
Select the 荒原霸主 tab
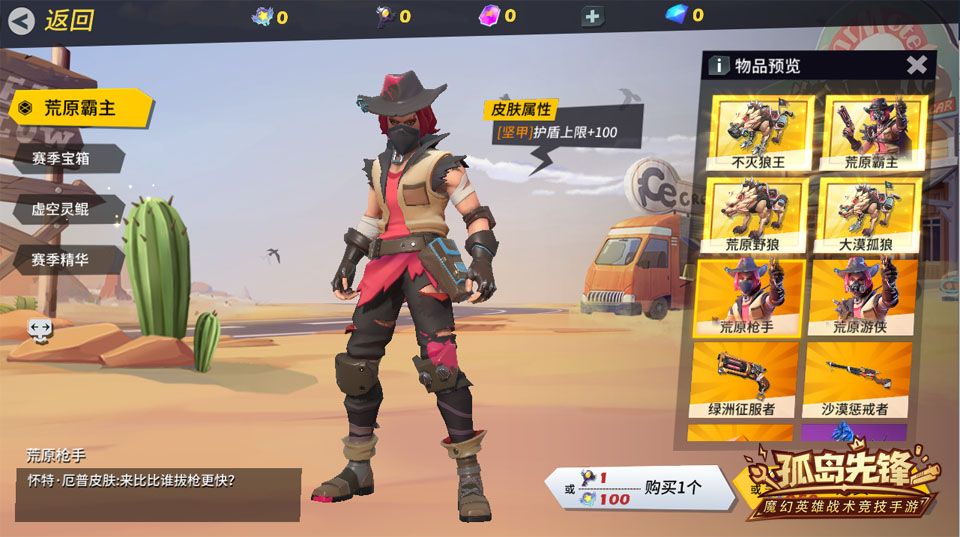point(80,108)
